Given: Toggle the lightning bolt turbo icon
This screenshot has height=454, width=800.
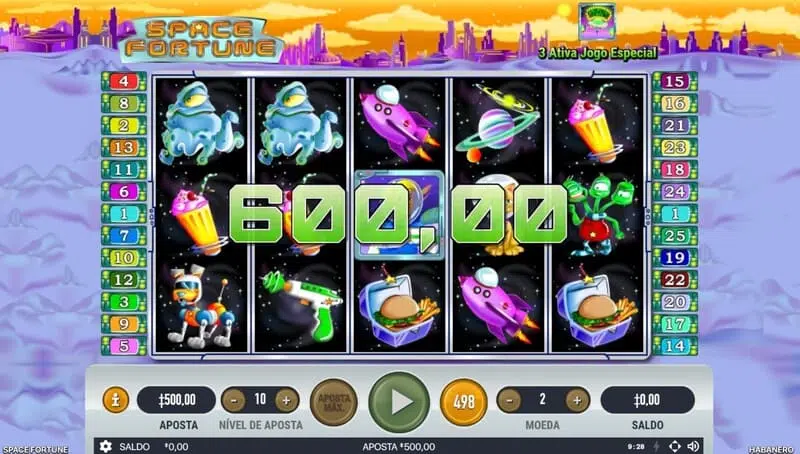Looking at the screenshot, I should coord(655,446).
